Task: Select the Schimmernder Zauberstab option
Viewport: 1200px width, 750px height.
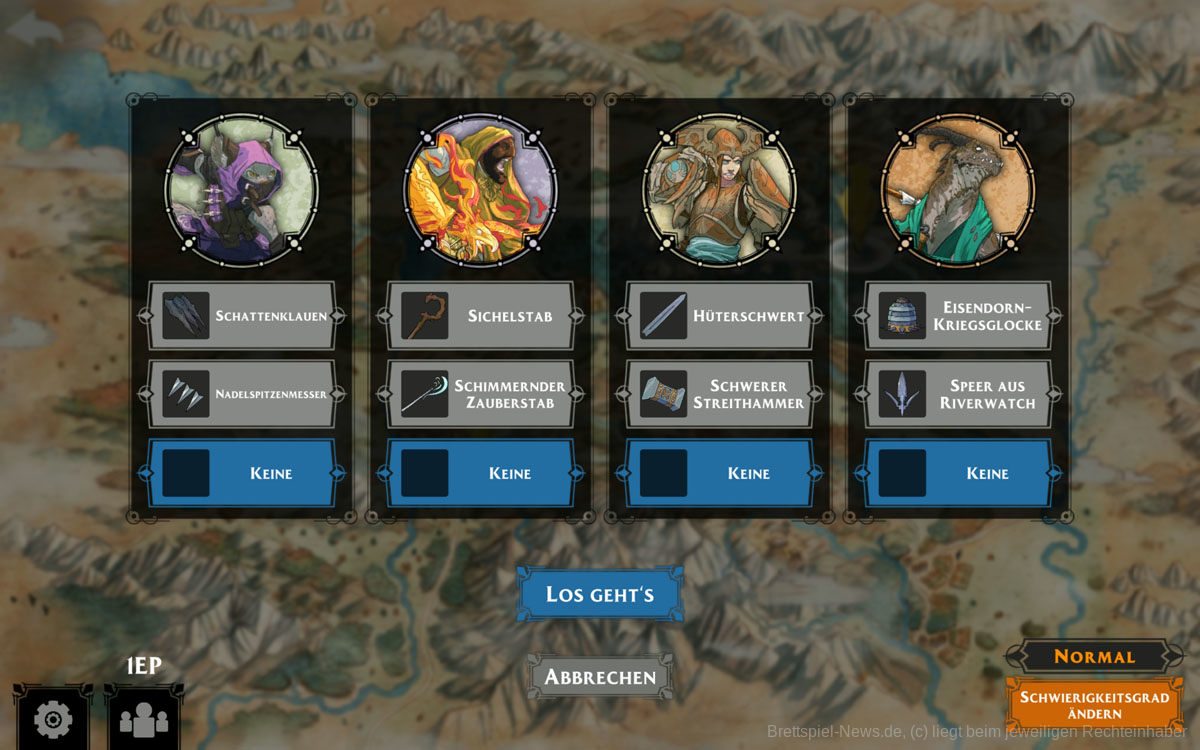Action: coord(481,394)
